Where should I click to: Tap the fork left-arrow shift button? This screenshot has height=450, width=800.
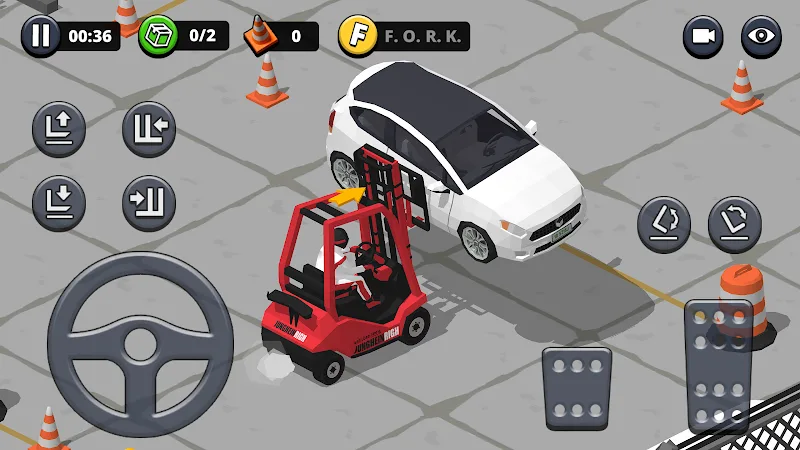click(x=149, y=129)
